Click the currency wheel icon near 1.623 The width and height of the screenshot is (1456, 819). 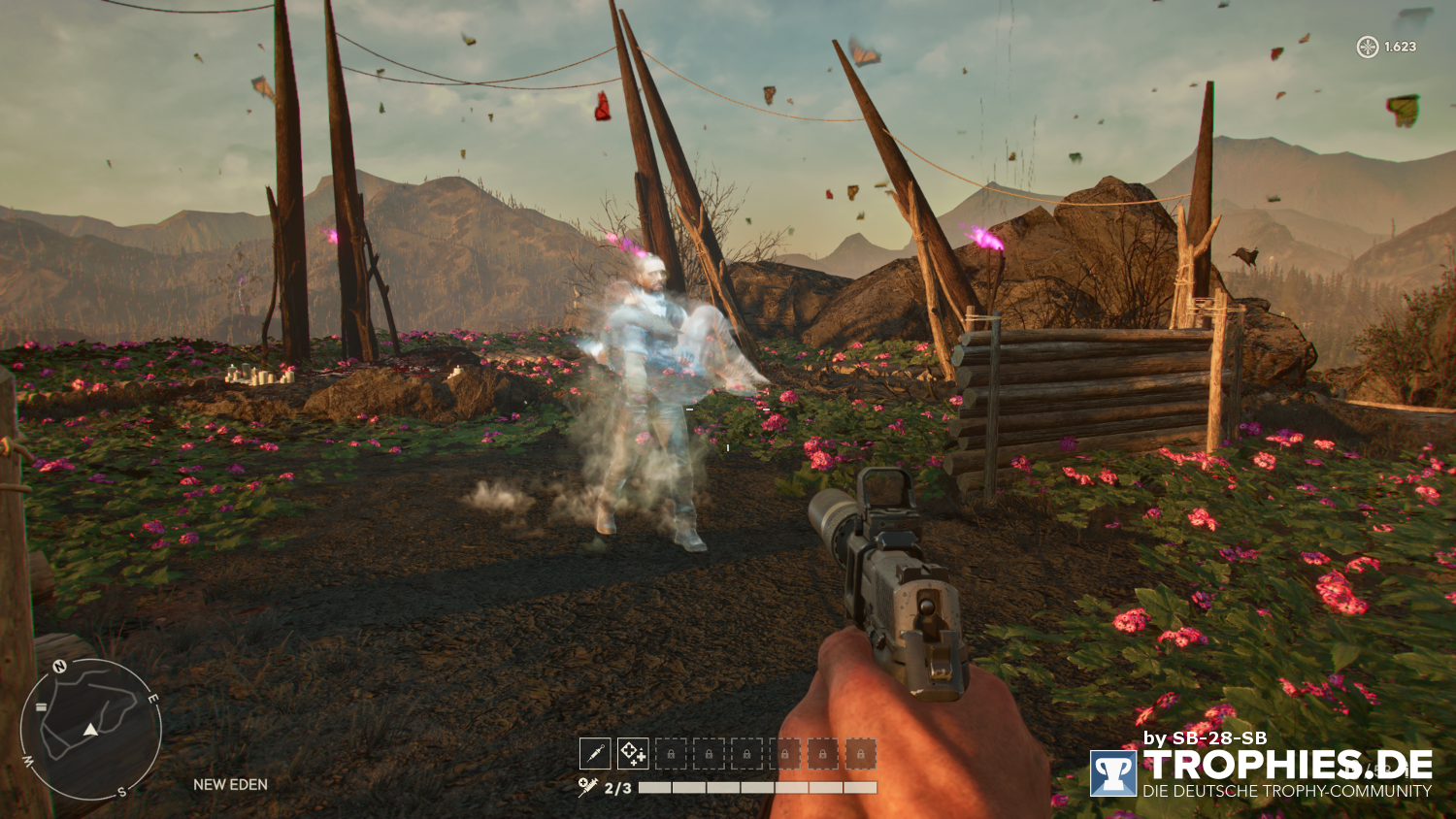click(1367, 45)
